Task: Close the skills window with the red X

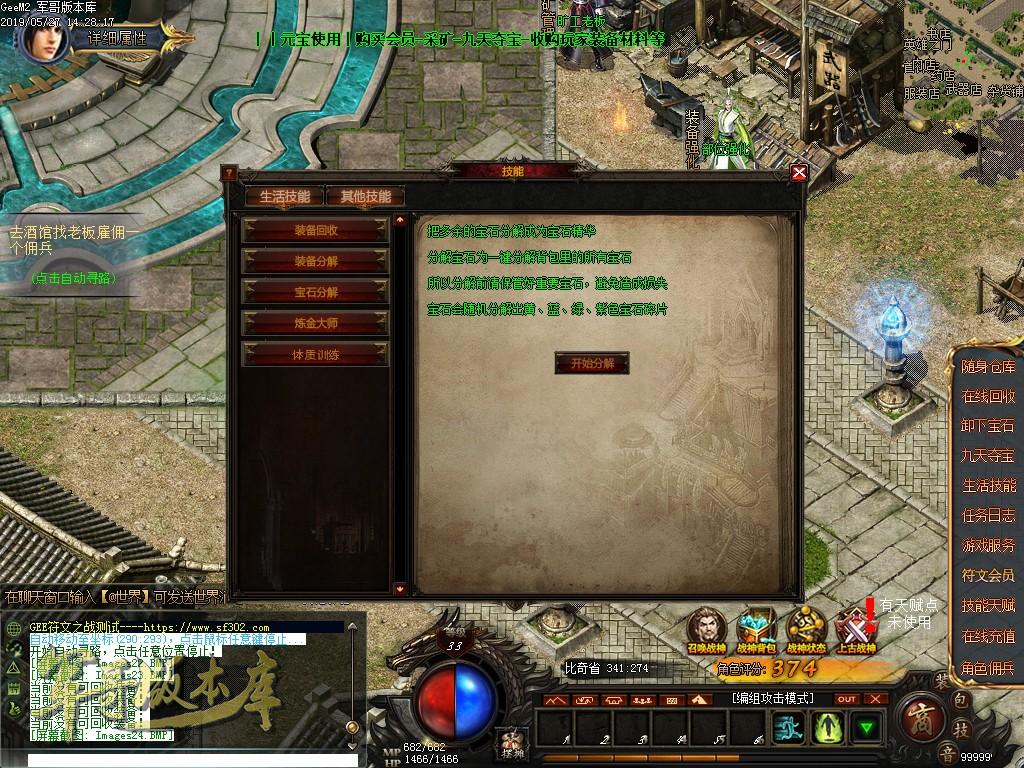Action: (x=798, y=172)
